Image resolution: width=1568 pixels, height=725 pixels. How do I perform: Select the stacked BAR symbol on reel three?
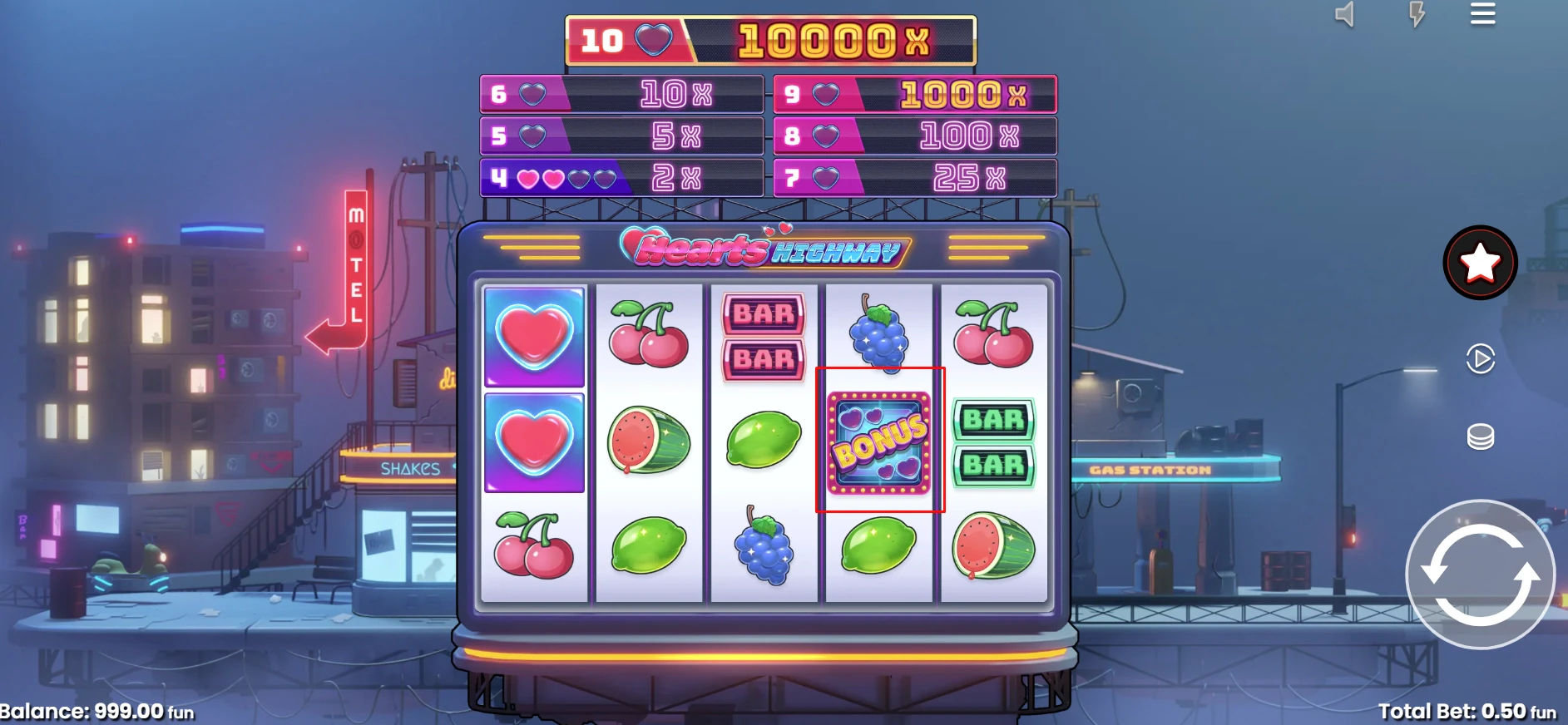click(764, 338)
